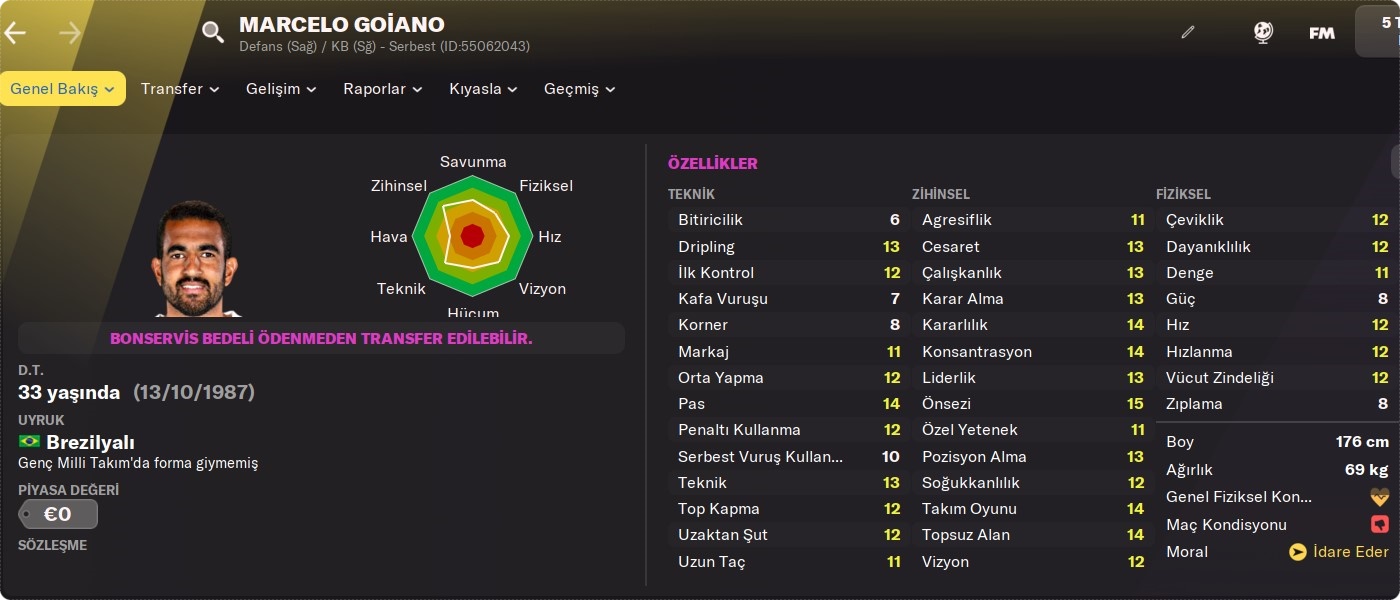This screenshot has width=1400, height=600.
Task: Click the pencil edit icon
Action: pyautogui.click(x=1188, y=32)
